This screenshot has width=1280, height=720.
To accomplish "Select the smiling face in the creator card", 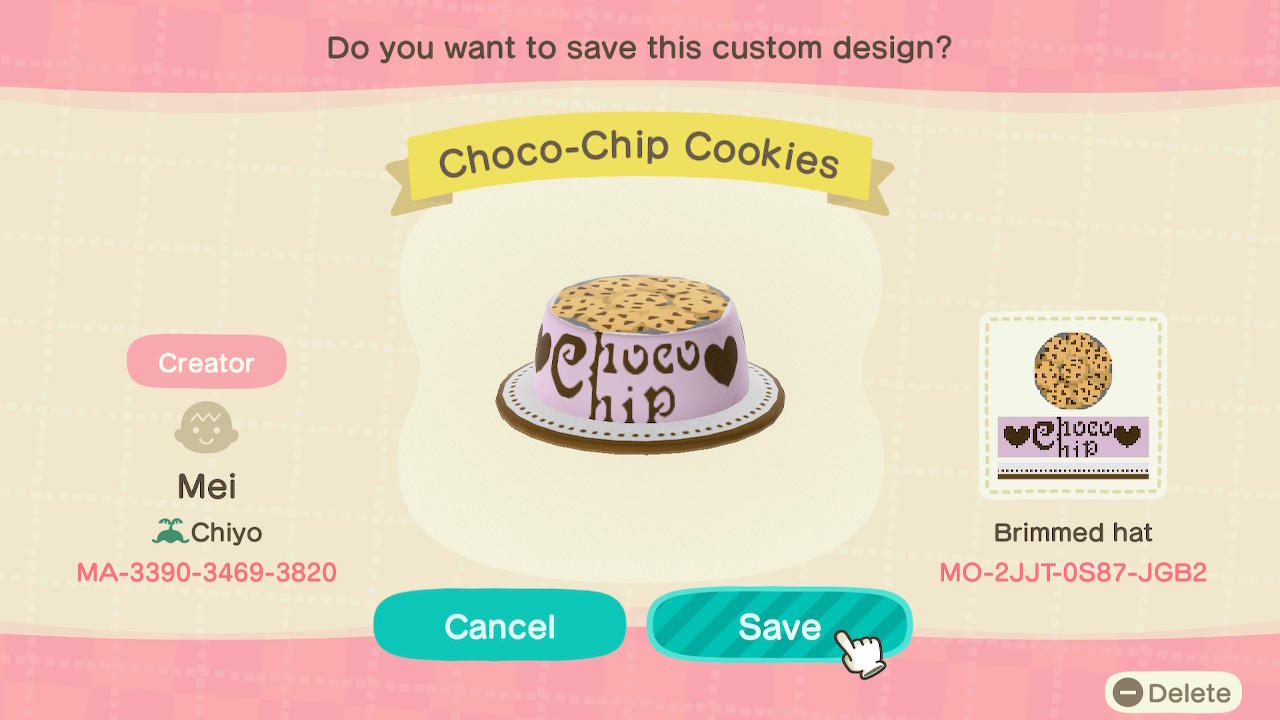I will 206,424.
